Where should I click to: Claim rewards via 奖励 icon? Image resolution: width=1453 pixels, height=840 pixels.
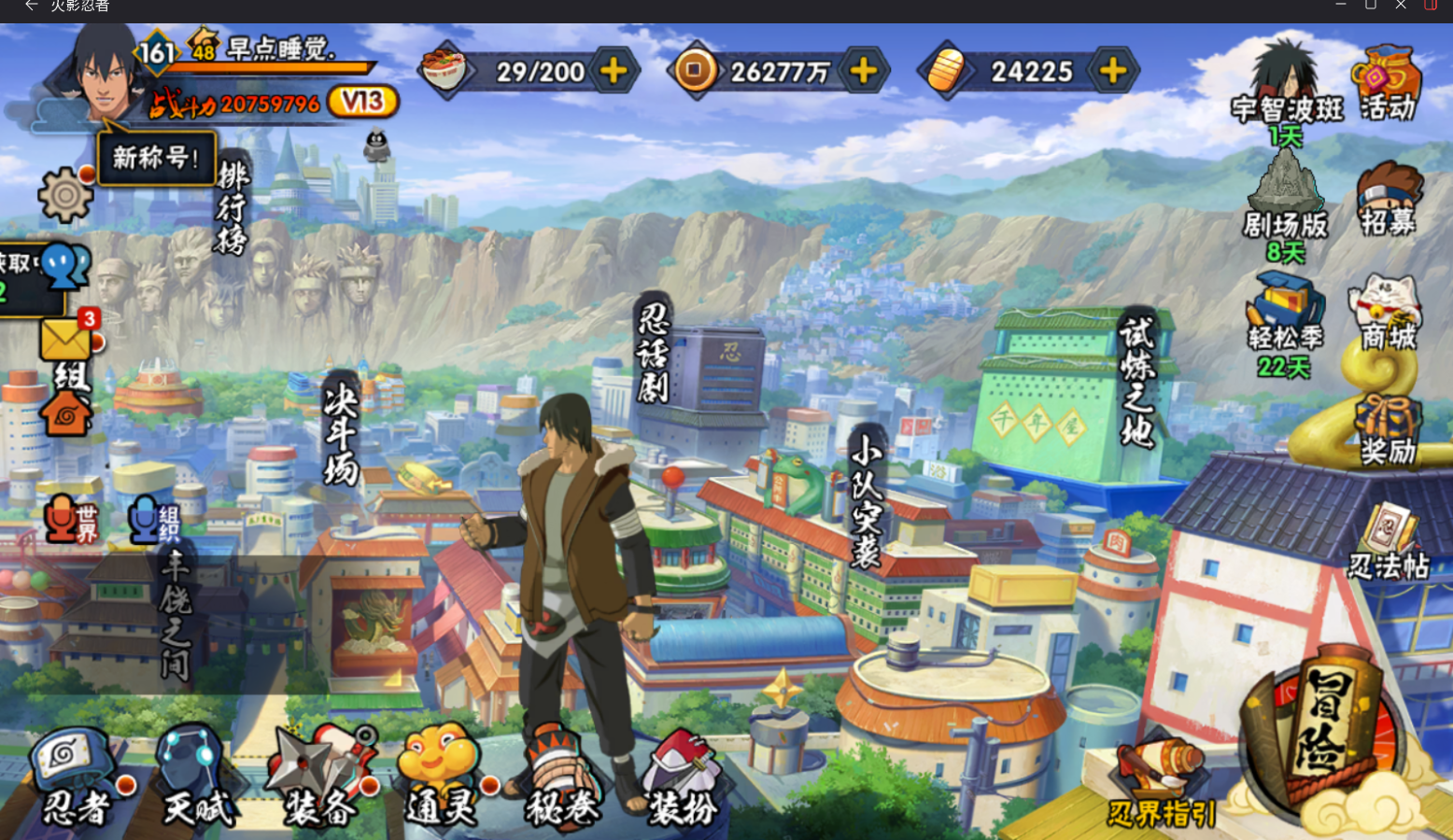click(x=1388, y=429)
